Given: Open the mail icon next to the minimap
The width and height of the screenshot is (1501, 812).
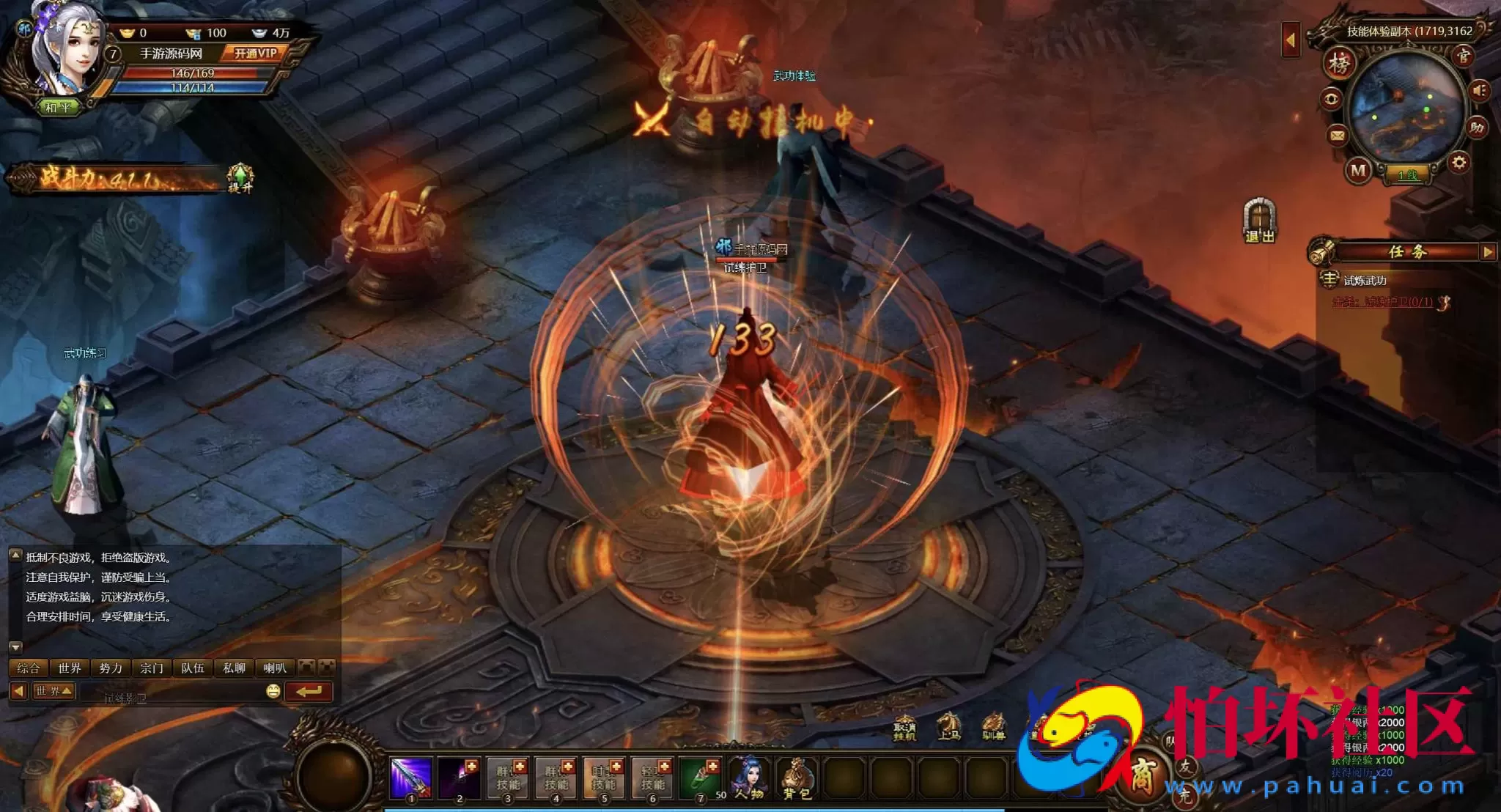Looking at the screenshot, I should click(x=1337, y=136).
